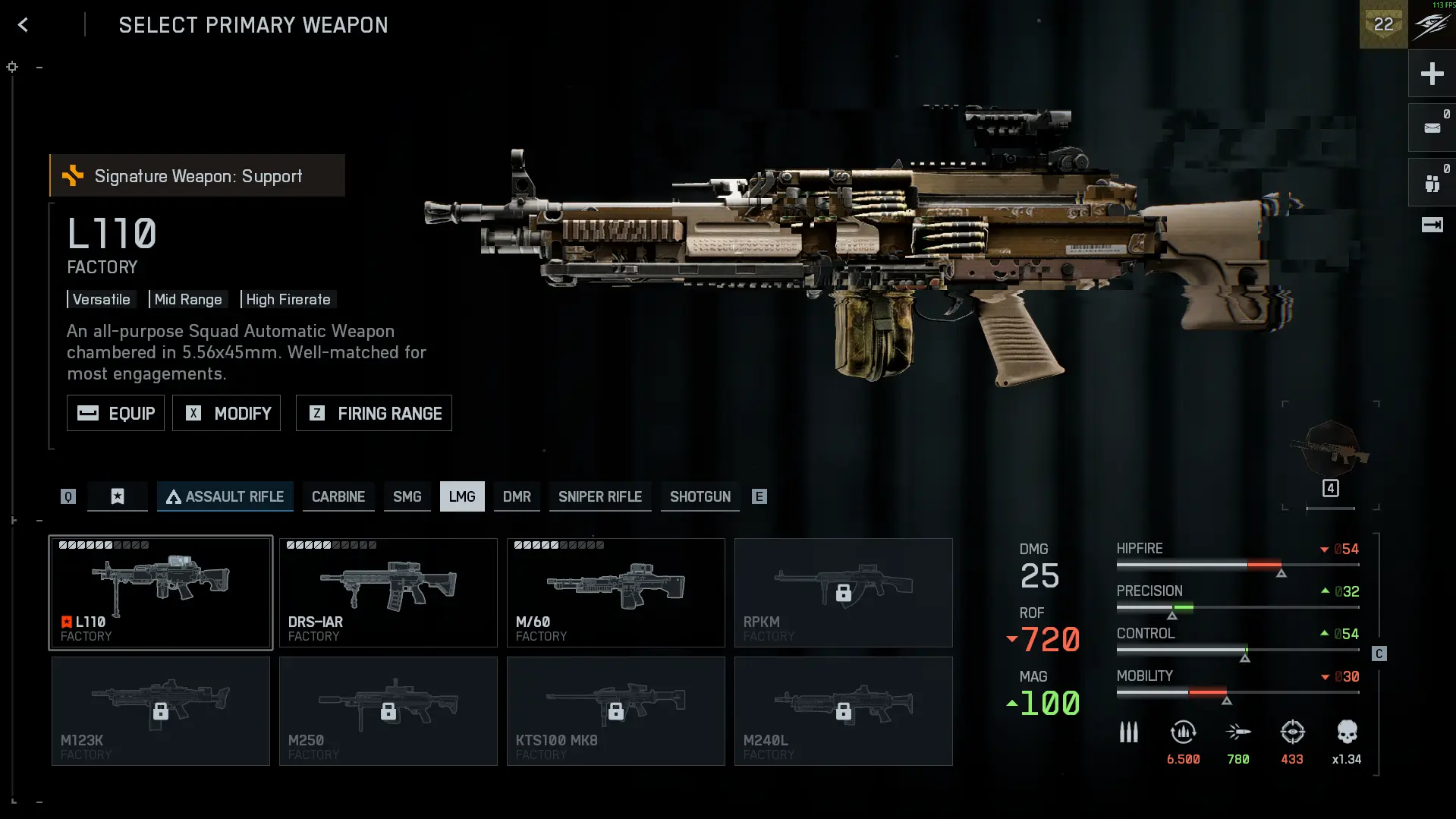Enter the Firing Range
This screenshot has height=819, width=1456.
pyautogui.click(x=373, y=413)
